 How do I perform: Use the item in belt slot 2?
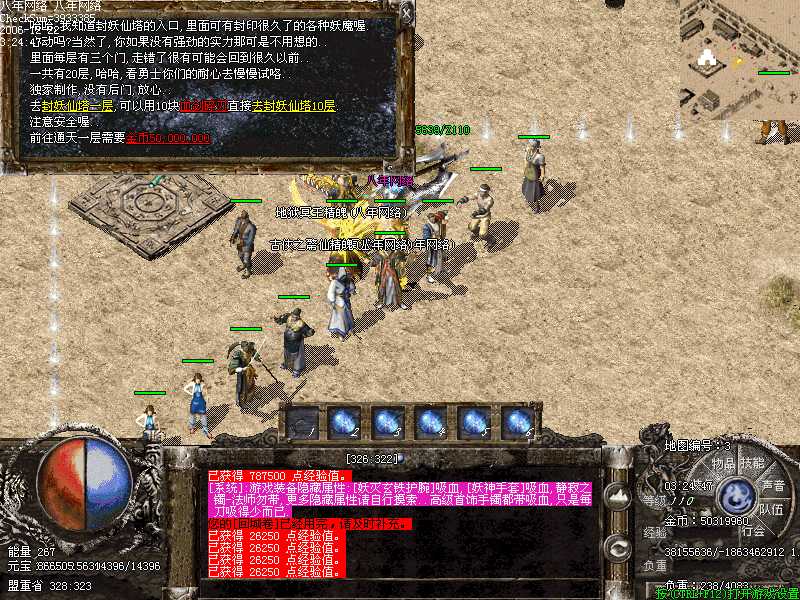point(345,423)
